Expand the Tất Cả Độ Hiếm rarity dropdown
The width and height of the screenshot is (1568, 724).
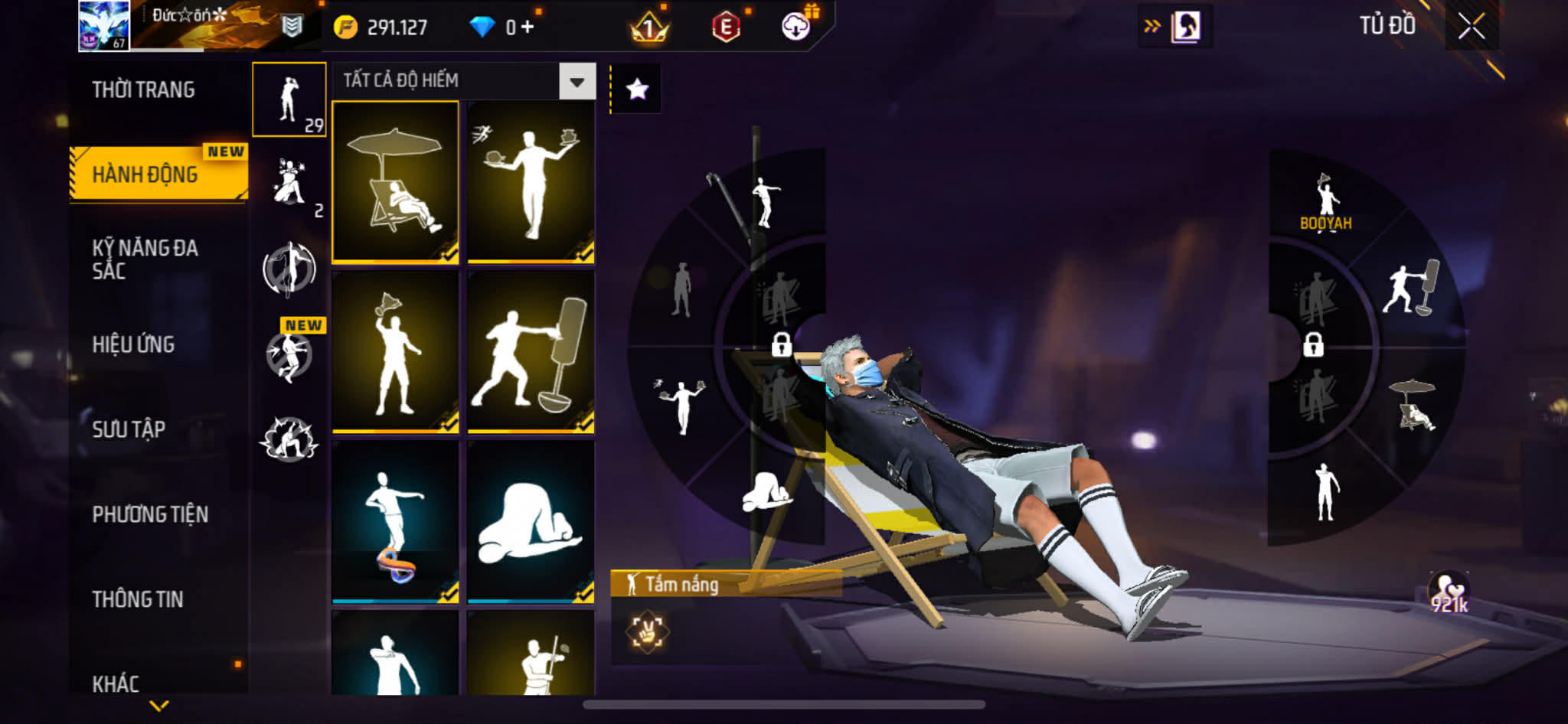tap(577, 81)
